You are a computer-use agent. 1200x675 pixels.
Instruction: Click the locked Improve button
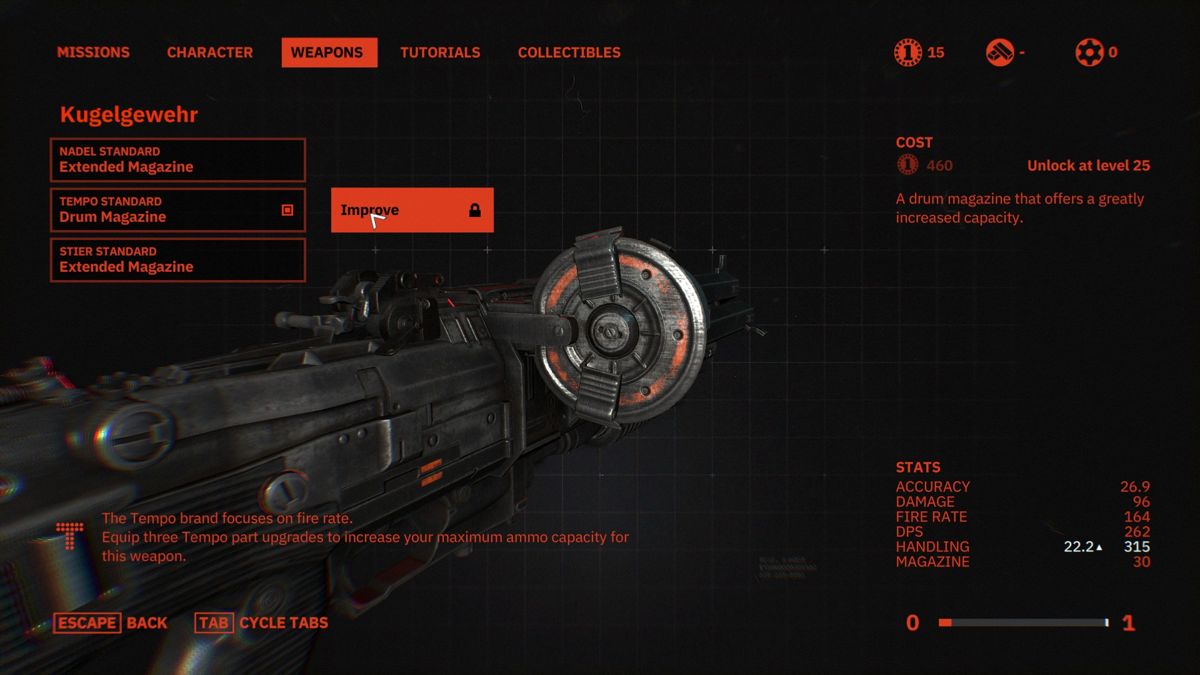pyautogui.click(x=412, y=210)
